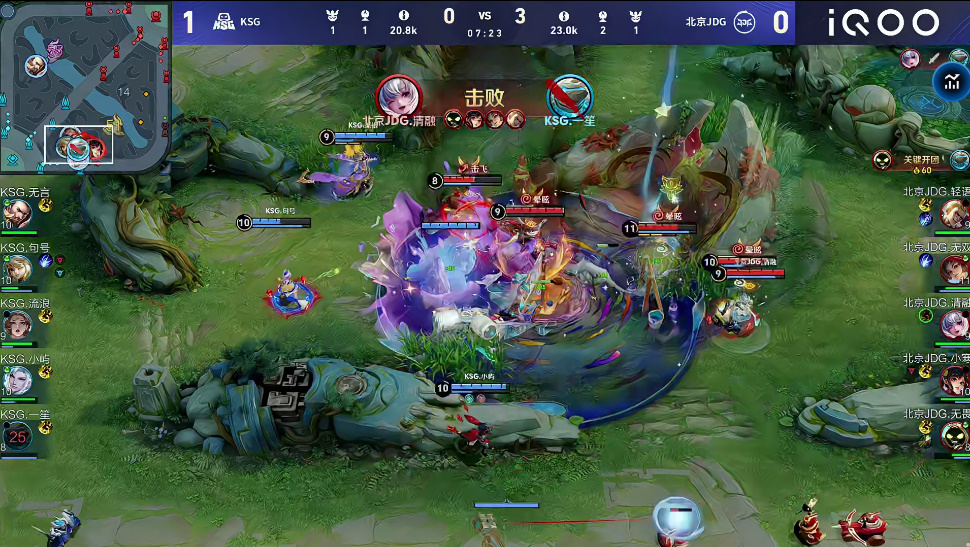
Task: Click the minimap in the corner
Action: click(x=85, y=86)
